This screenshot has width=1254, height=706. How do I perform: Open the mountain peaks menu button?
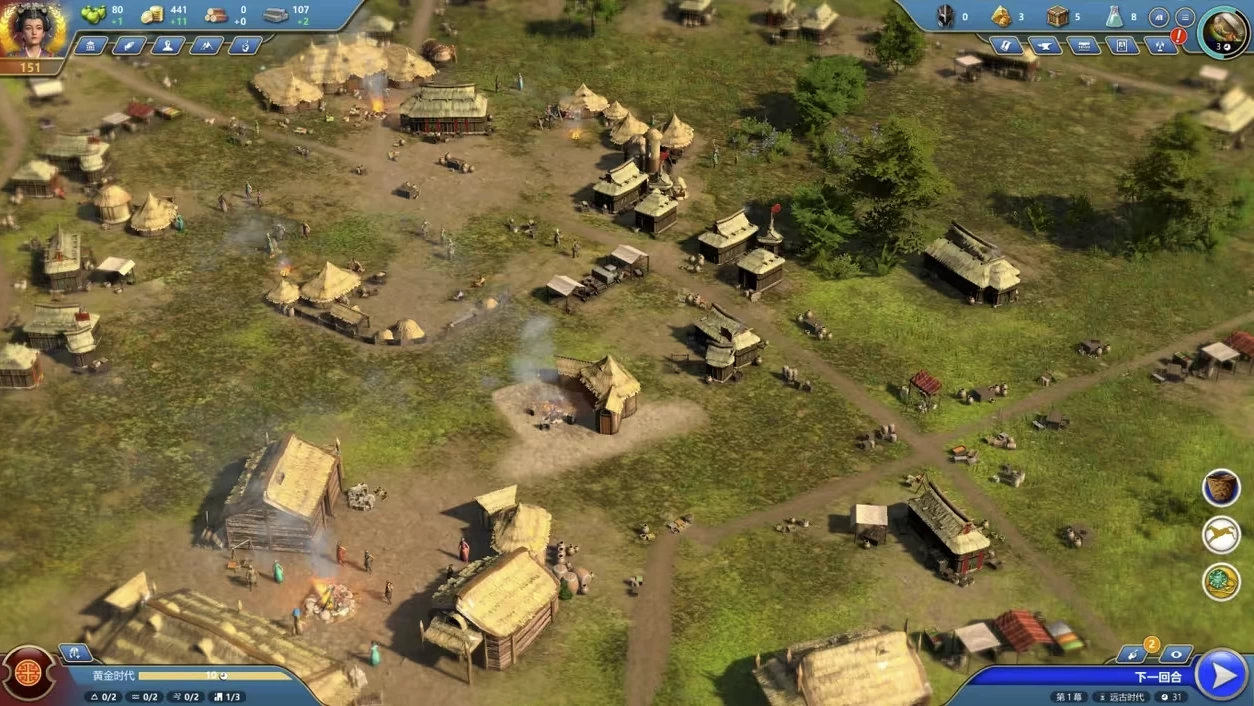206,46
